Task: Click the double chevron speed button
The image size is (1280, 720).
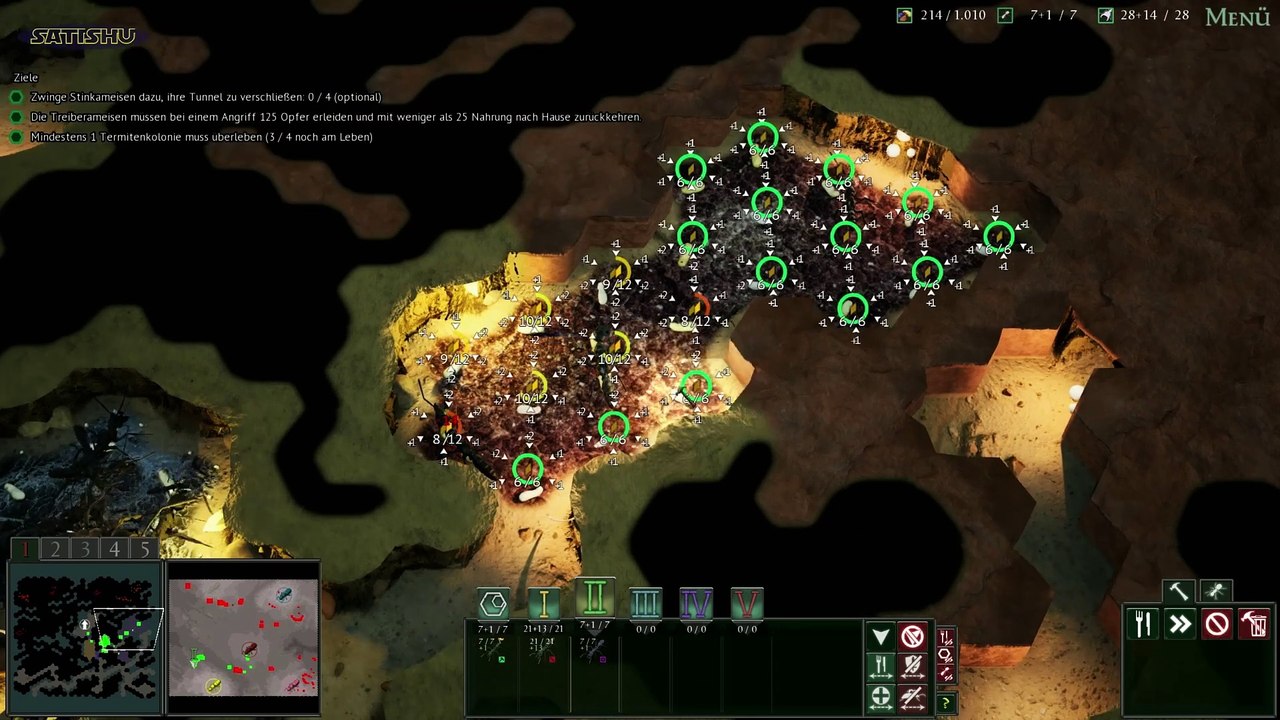Action: tap(1180, 625)
